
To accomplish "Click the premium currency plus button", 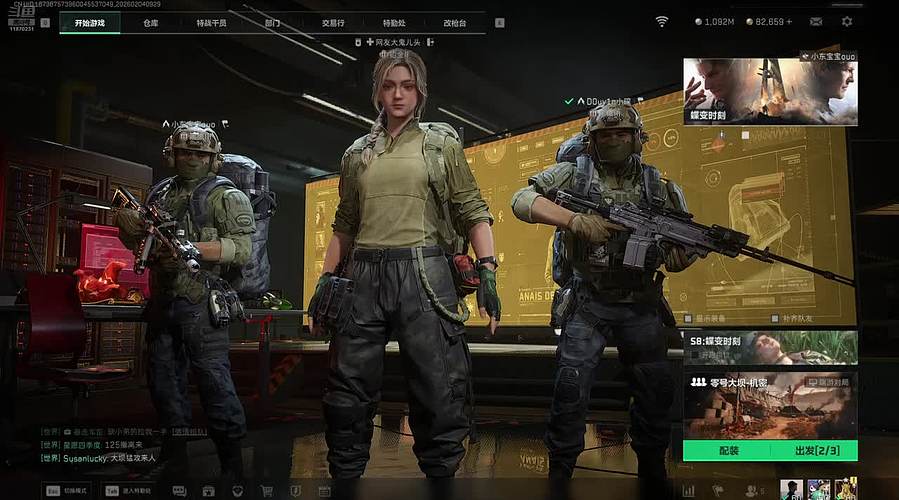I will pyautogui.click(x=789, y=21).
